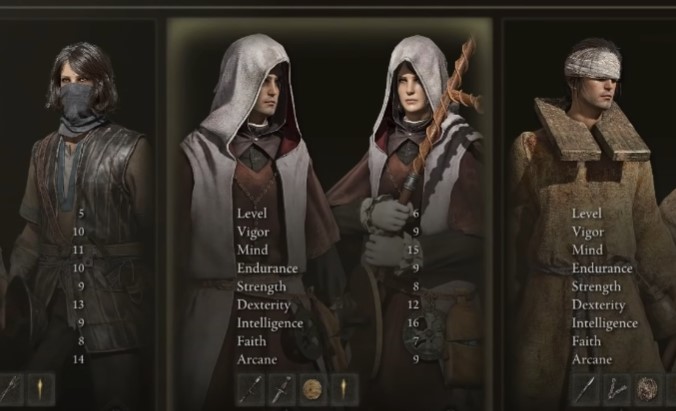The image size is (676, 411).
Task: Select the short sword icon under the hooded class
Action: (252, 390)
